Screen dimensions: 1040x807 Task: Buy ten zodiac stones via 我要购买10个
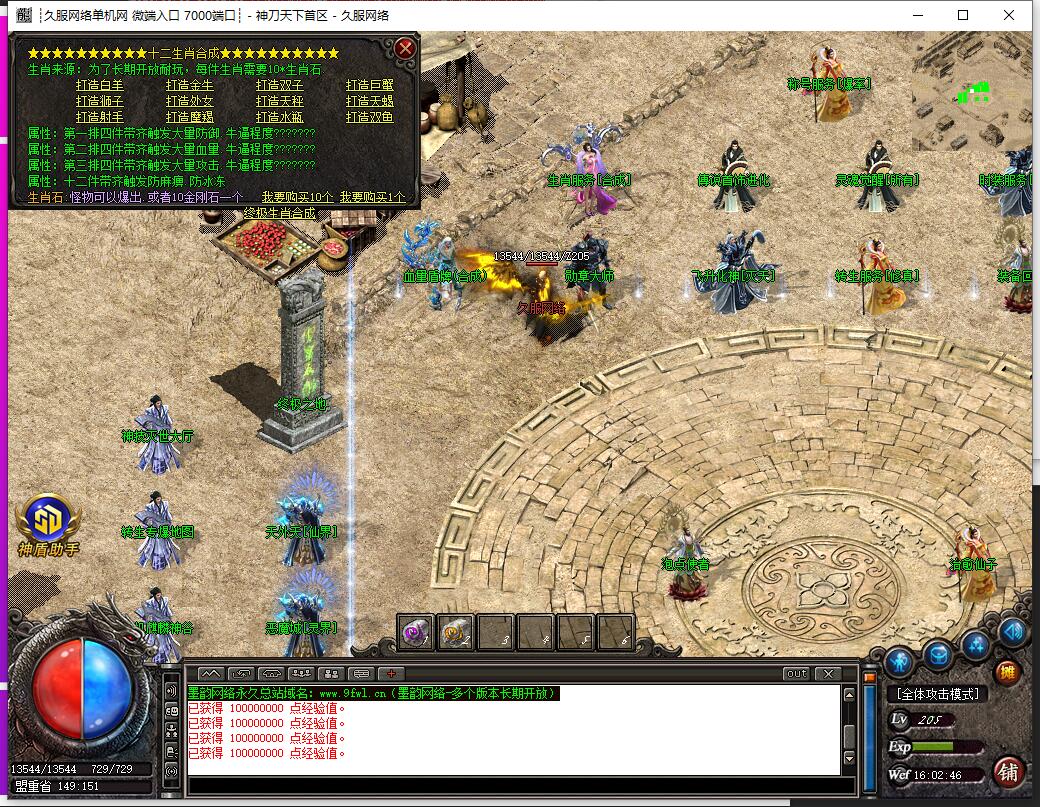[x=298, y=198]
